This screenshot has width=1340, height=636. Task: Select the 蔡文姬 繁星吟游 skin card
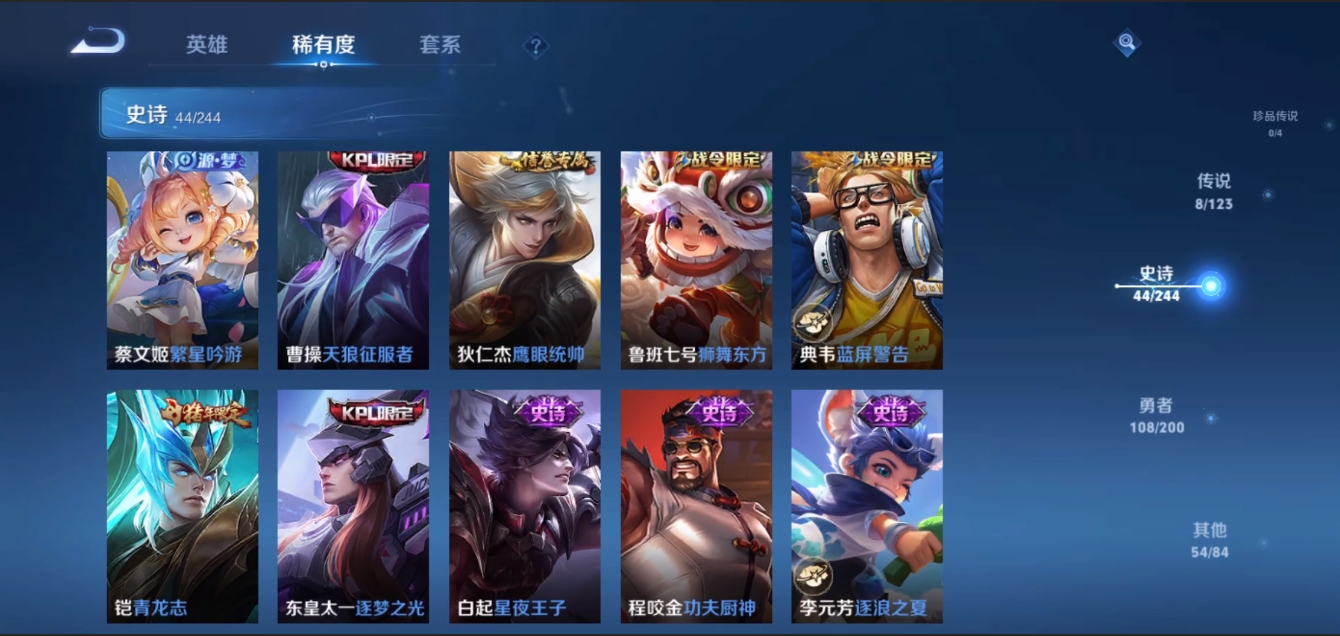(x=182, y=260)
